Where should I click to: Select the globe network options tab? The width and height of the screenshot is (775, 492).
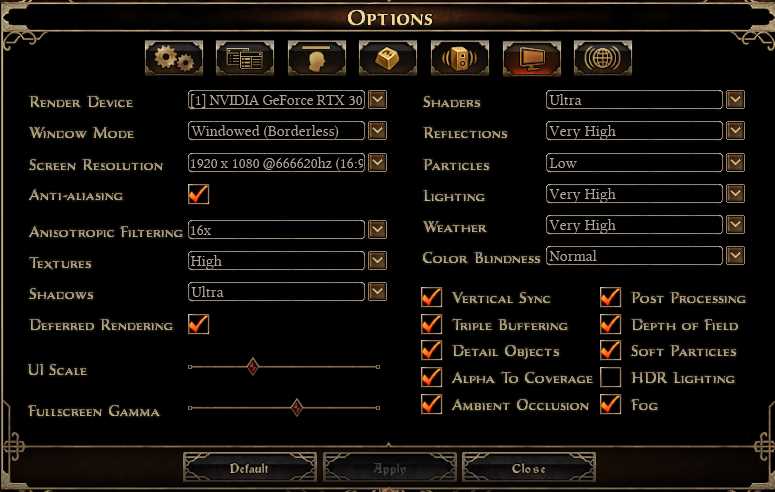pos(602,59)
